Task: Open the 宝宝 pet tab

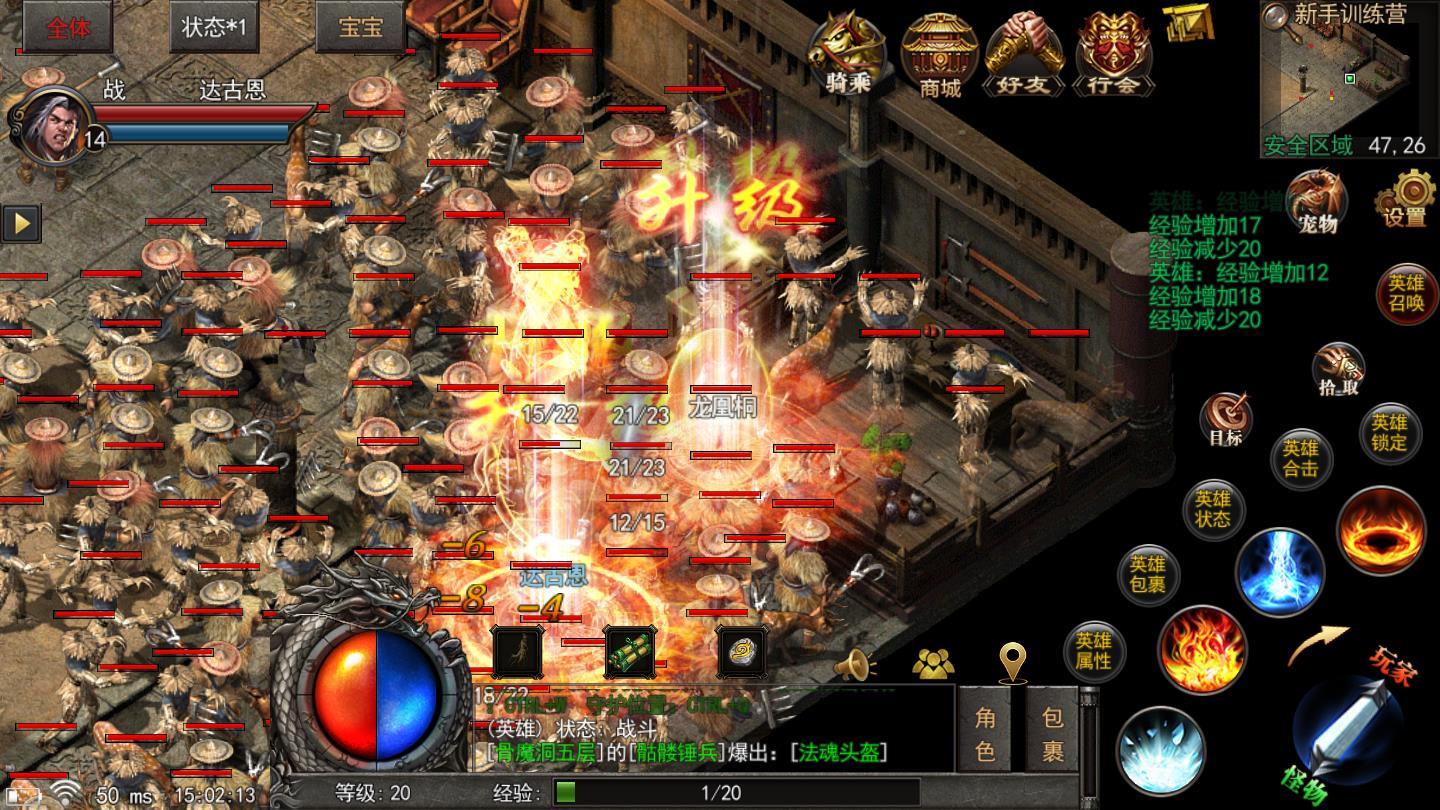Action: (360, 27)
